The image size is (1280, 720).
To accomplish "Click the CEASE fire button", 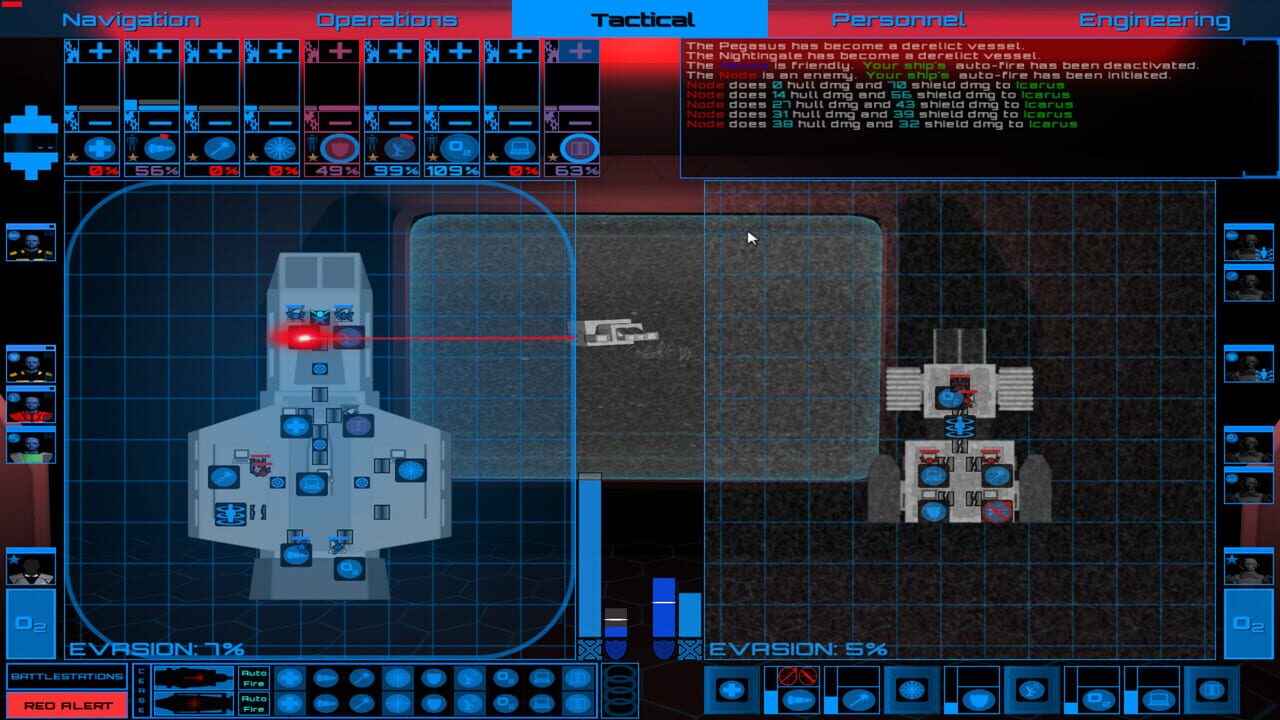I will 140,690.
